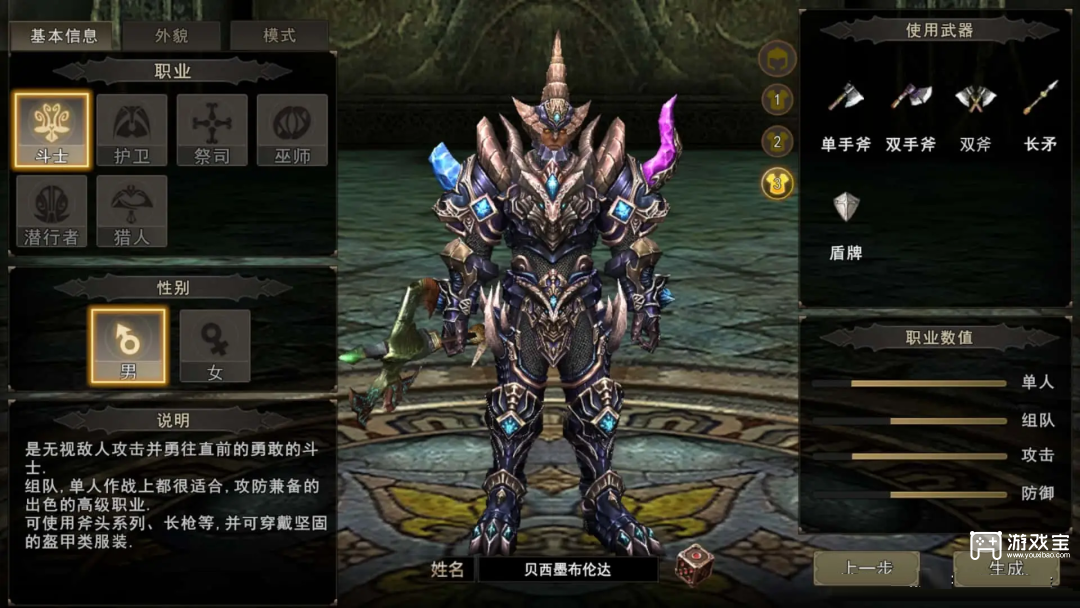The height and width of the screenshot is (608, 1080).
Task: Set gender to 男 male
Action: tap(128, 345)
